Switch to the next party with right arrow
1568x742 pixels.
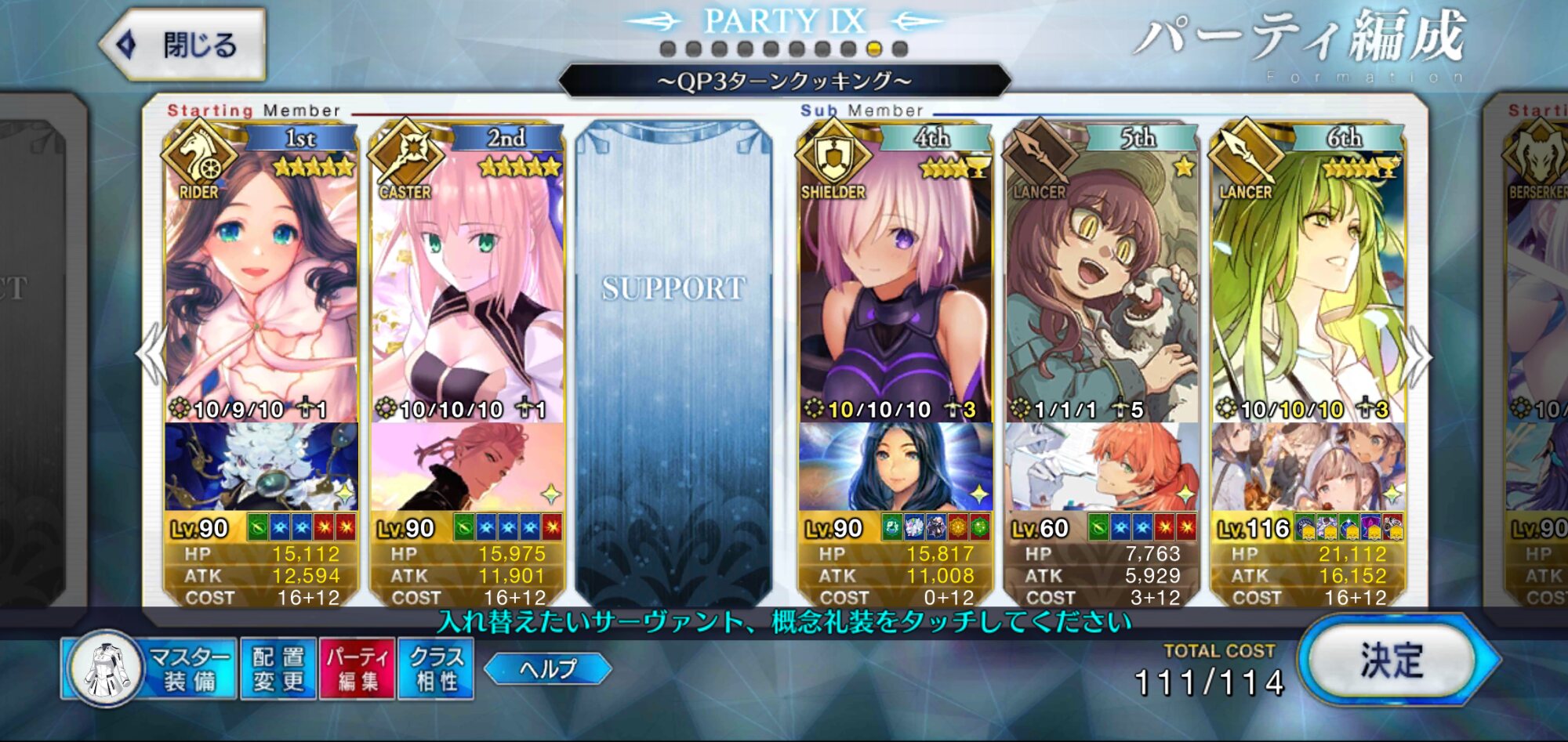[x=1417, y=357]
